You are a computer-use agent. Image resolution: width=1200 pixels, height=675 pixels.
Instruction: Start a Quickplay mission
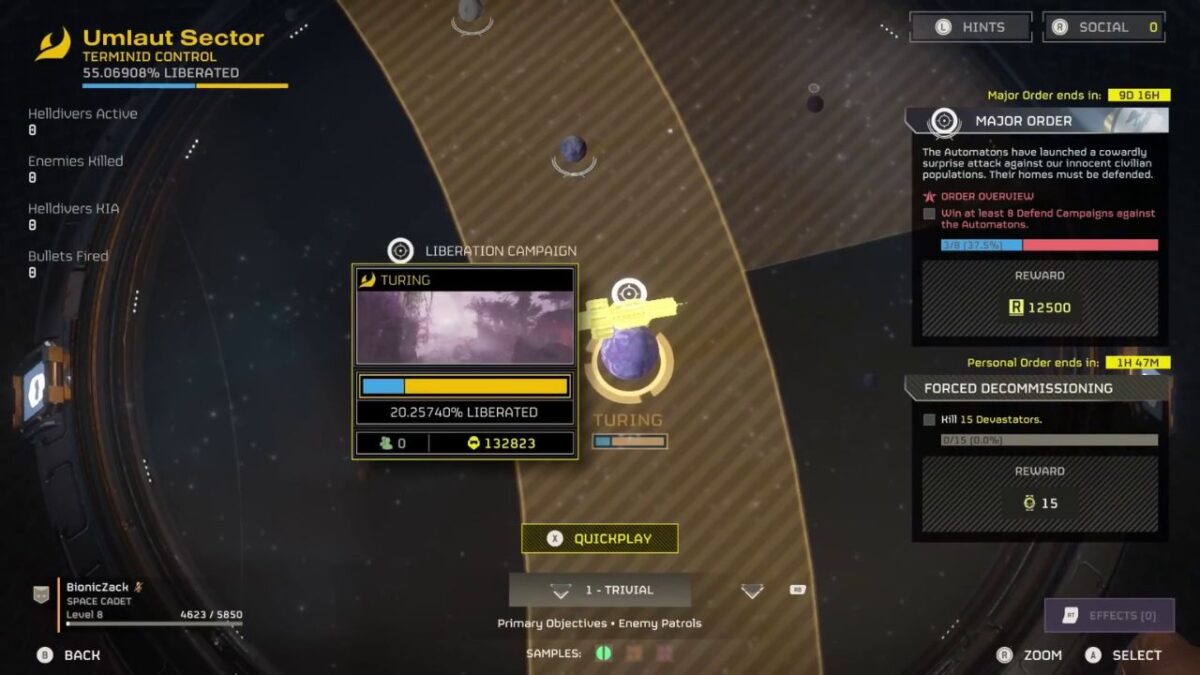599,538
